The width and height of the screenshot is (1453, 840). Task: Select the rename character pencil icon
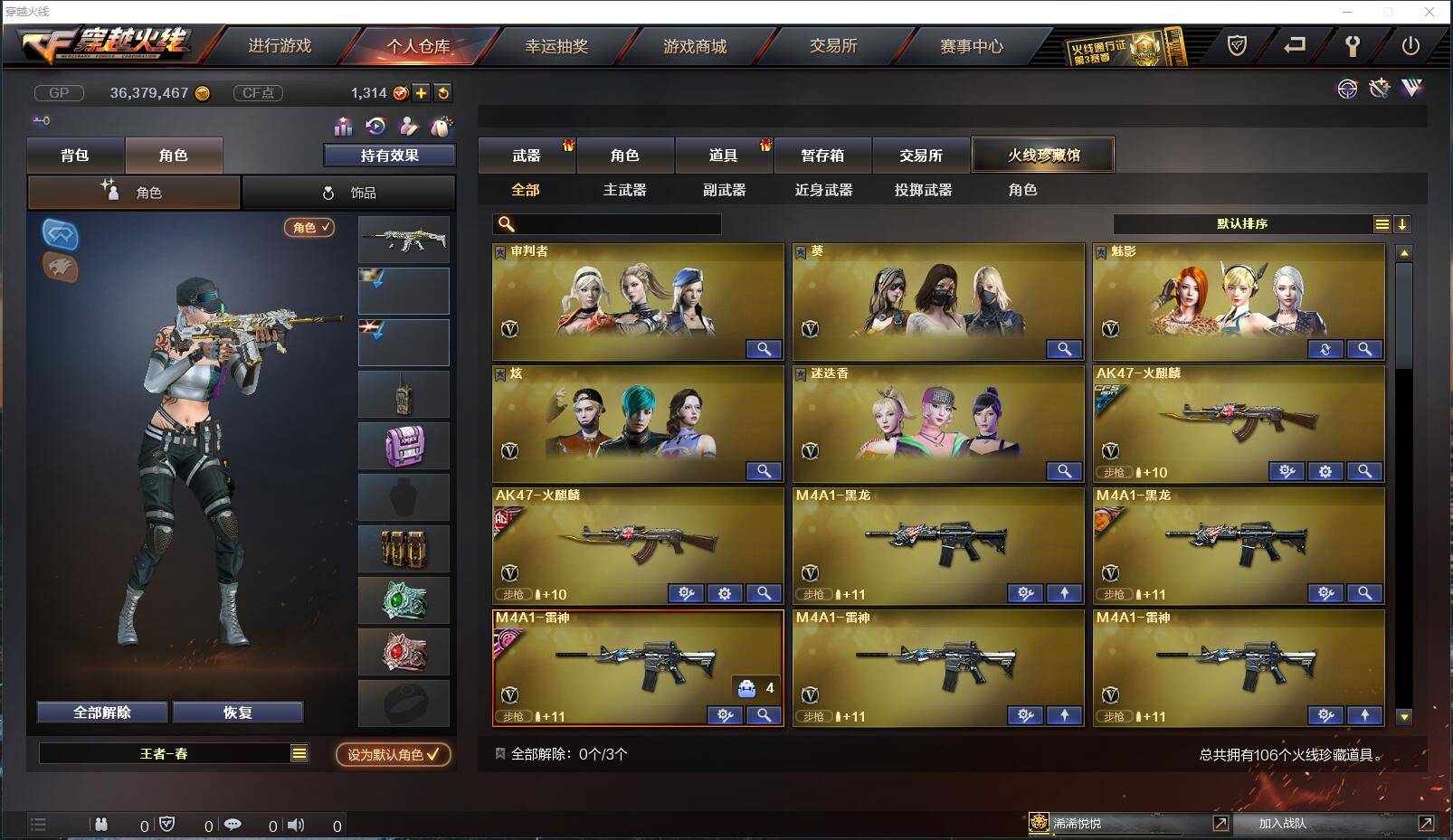407,127
